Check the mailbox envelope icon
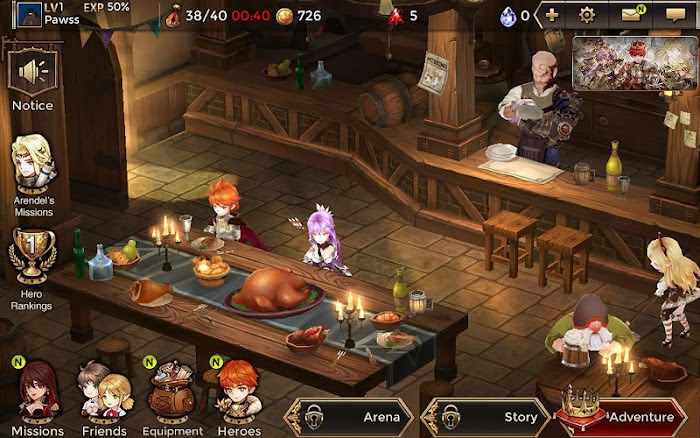Screen dimensions: 700x438 click(x=631, y=15)
